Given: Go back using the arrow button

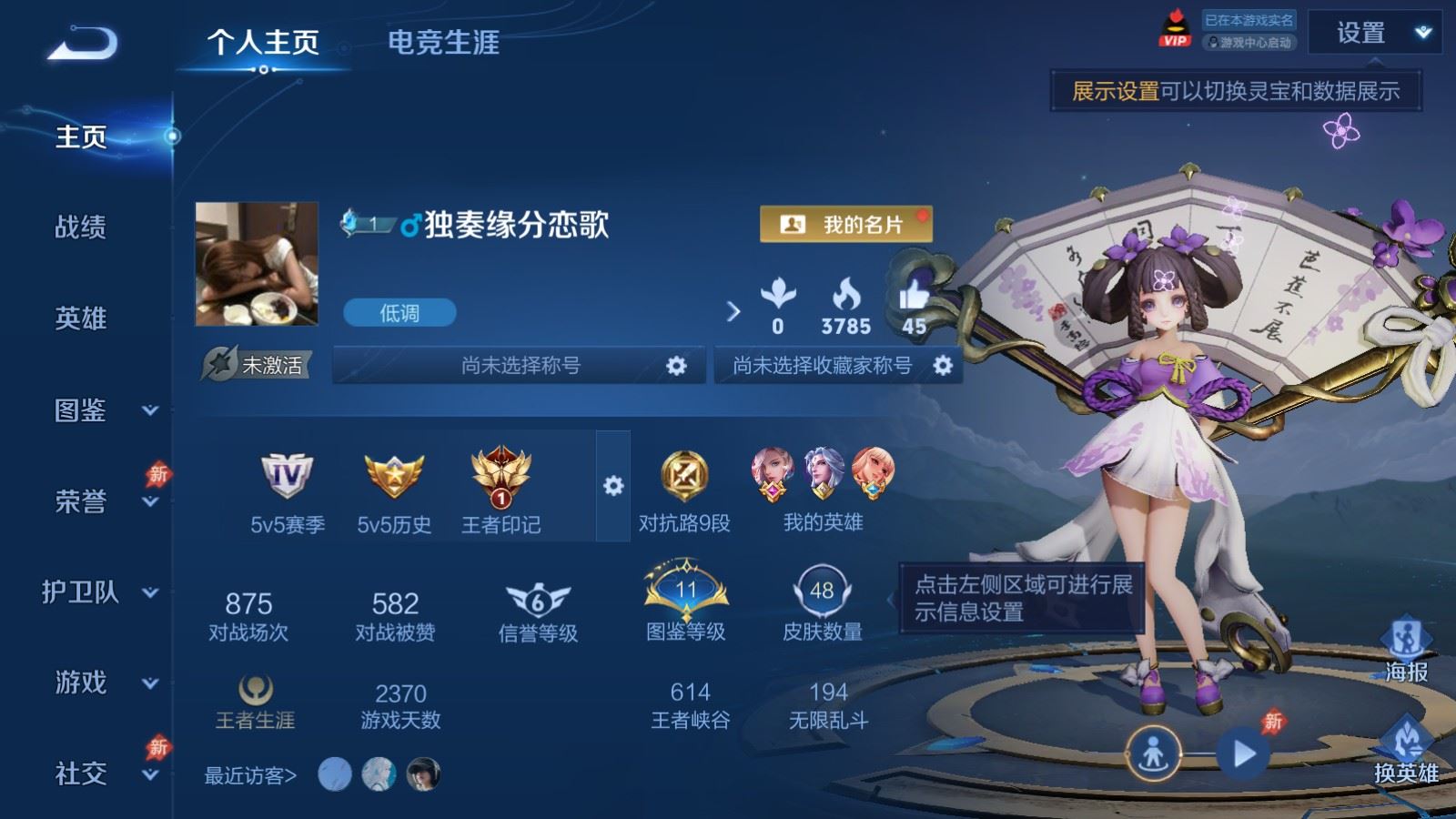Looking at the screenshot, I should (x=82, y=44).
